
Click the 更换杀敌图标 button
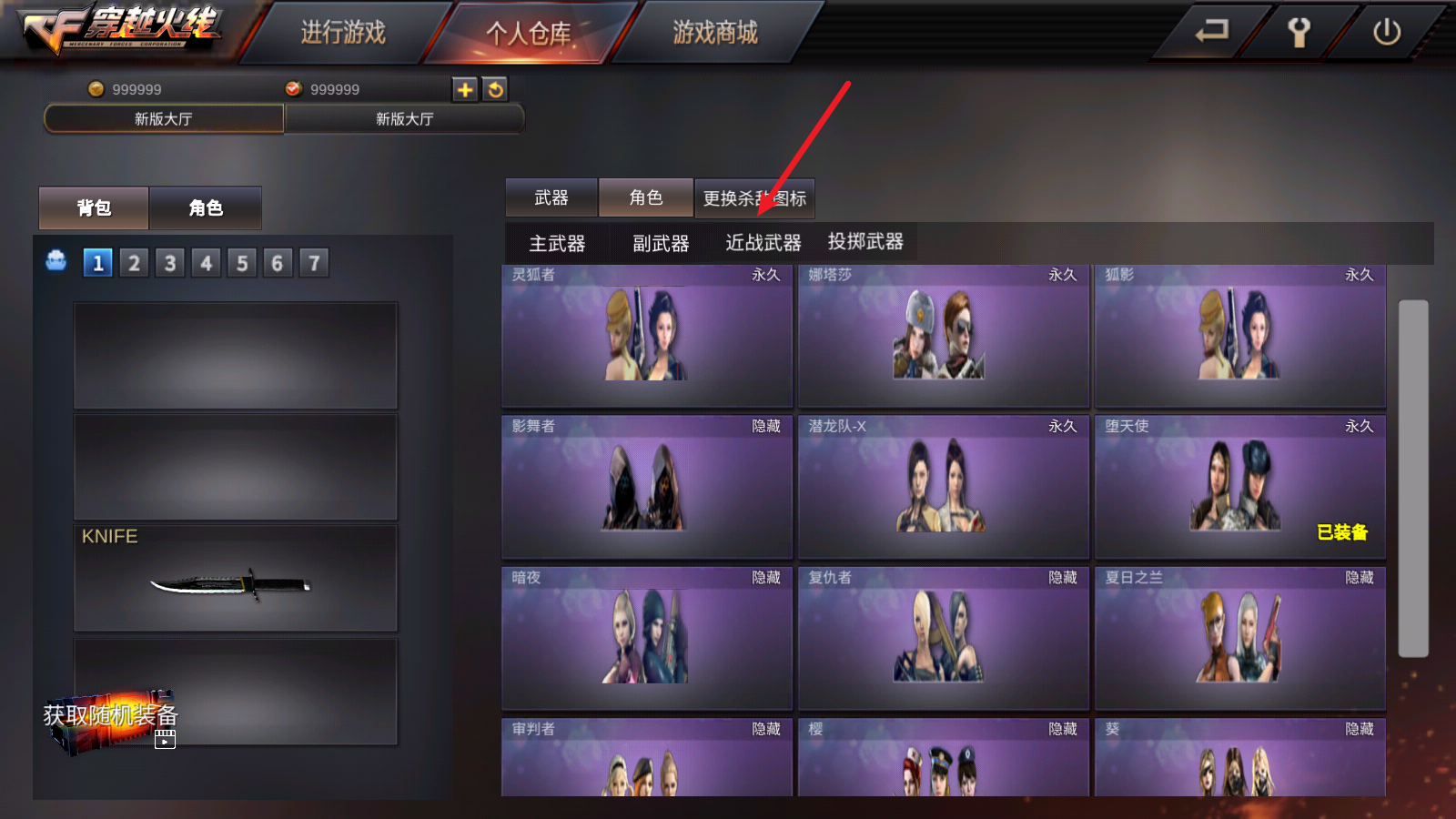[x=755, y=197]
